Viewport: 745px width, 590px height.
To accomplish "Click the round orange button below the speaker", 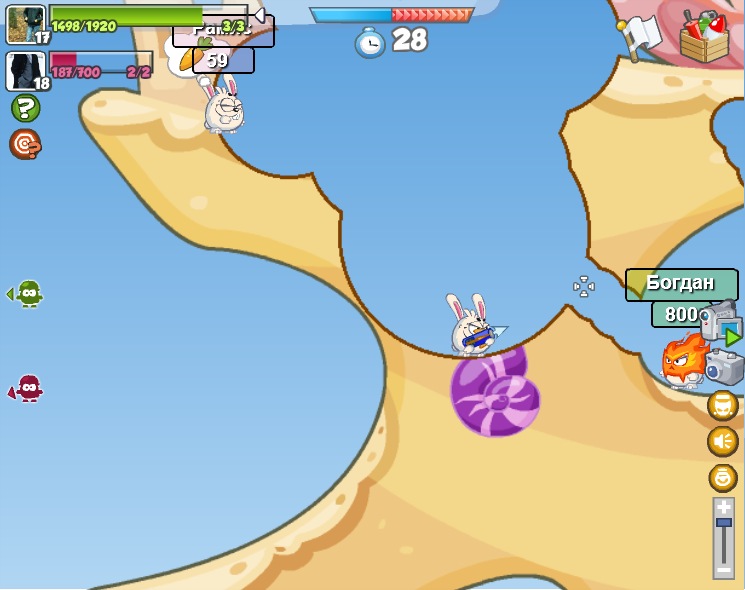I will [723, 477].
